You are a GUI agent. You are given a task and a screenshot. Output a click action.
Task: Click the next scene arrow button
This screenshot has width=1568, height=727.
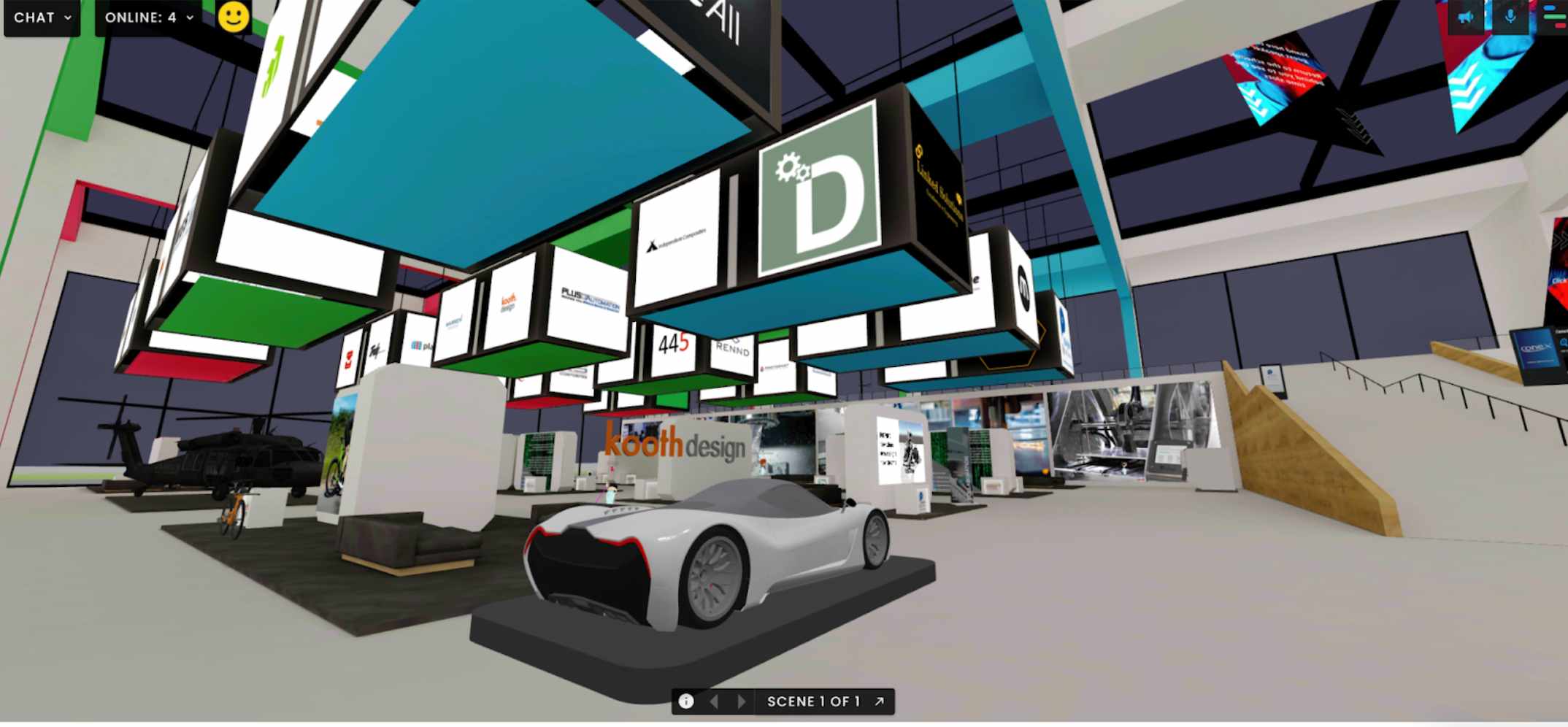[x=741, y=702]
